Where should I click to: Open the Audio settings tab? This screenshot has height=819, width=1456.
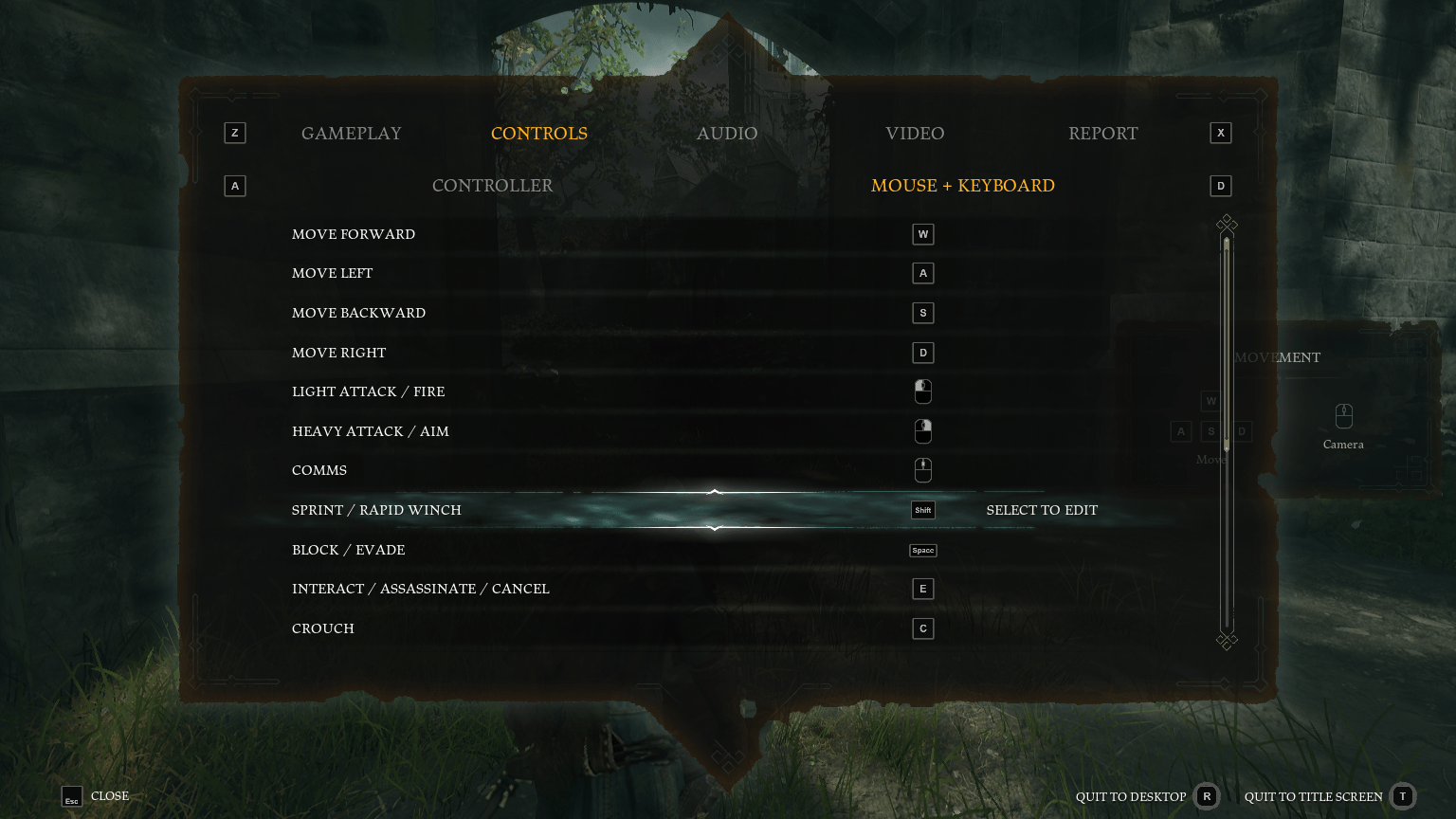pos(727,134)
